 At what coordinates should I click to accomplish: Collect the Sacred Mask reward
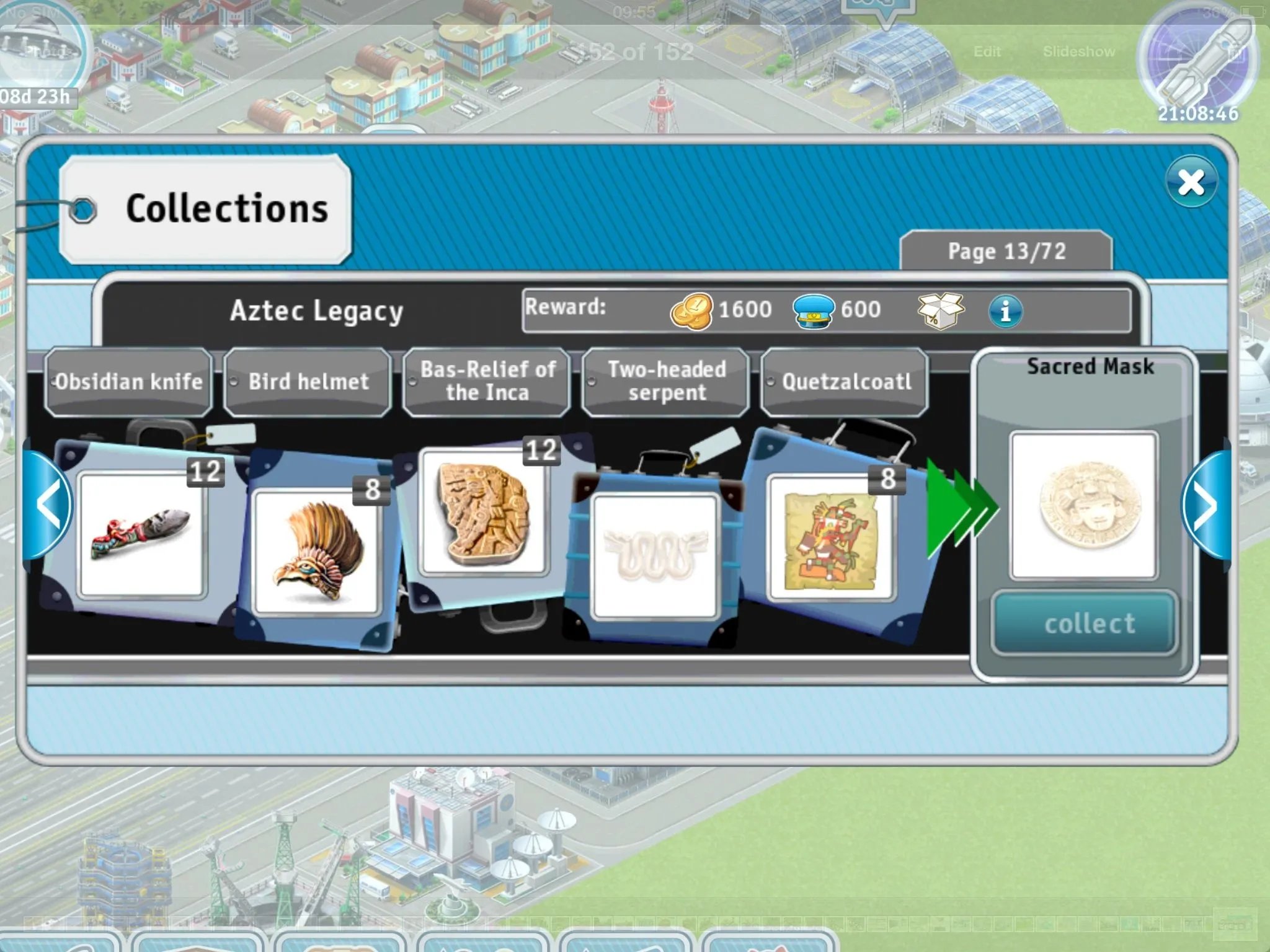(x=1083, y=623)
